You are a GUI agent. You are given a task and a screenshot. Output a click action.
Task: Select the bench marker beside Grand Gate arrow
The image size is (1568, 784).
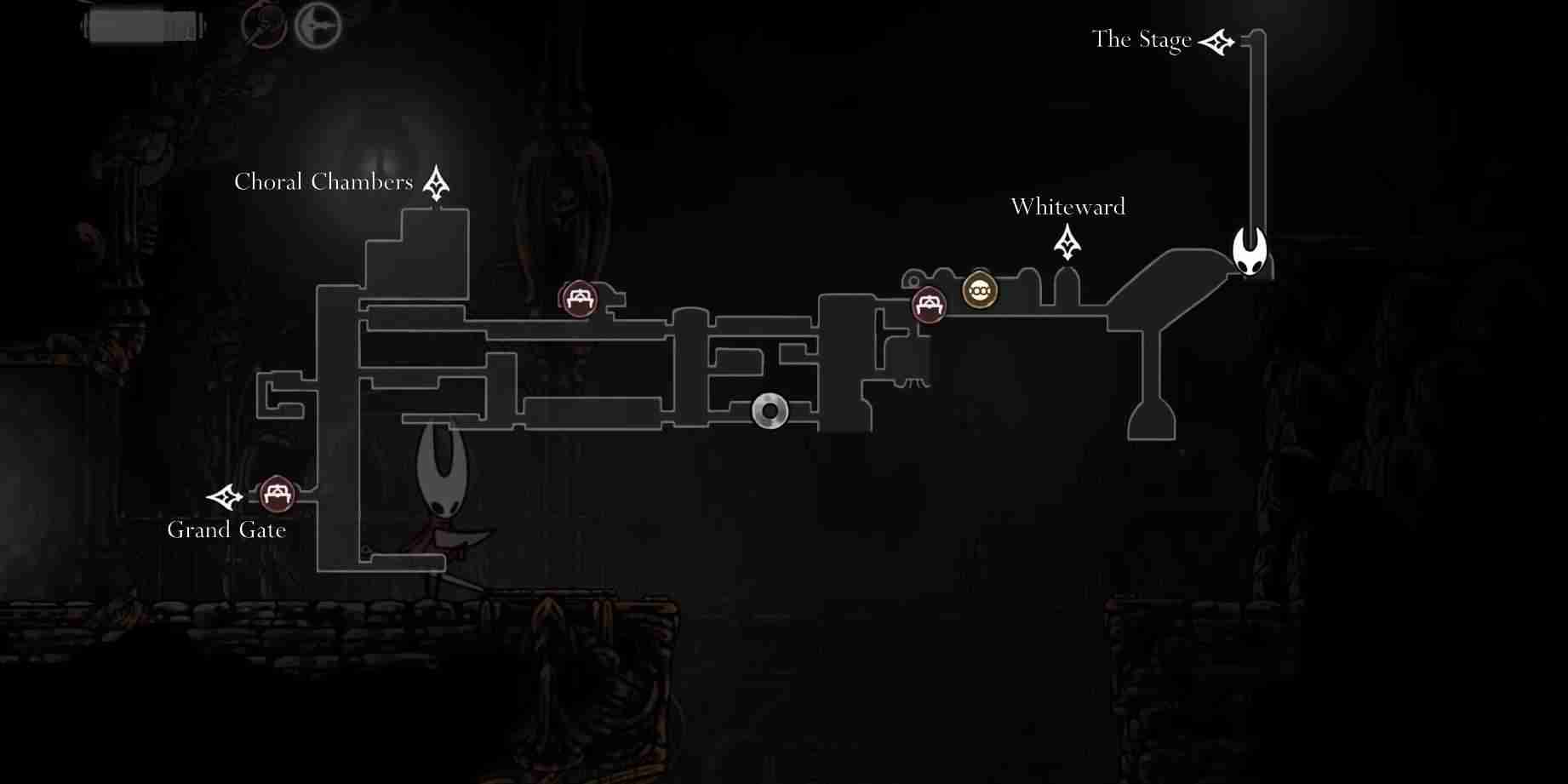click(277, 493)
